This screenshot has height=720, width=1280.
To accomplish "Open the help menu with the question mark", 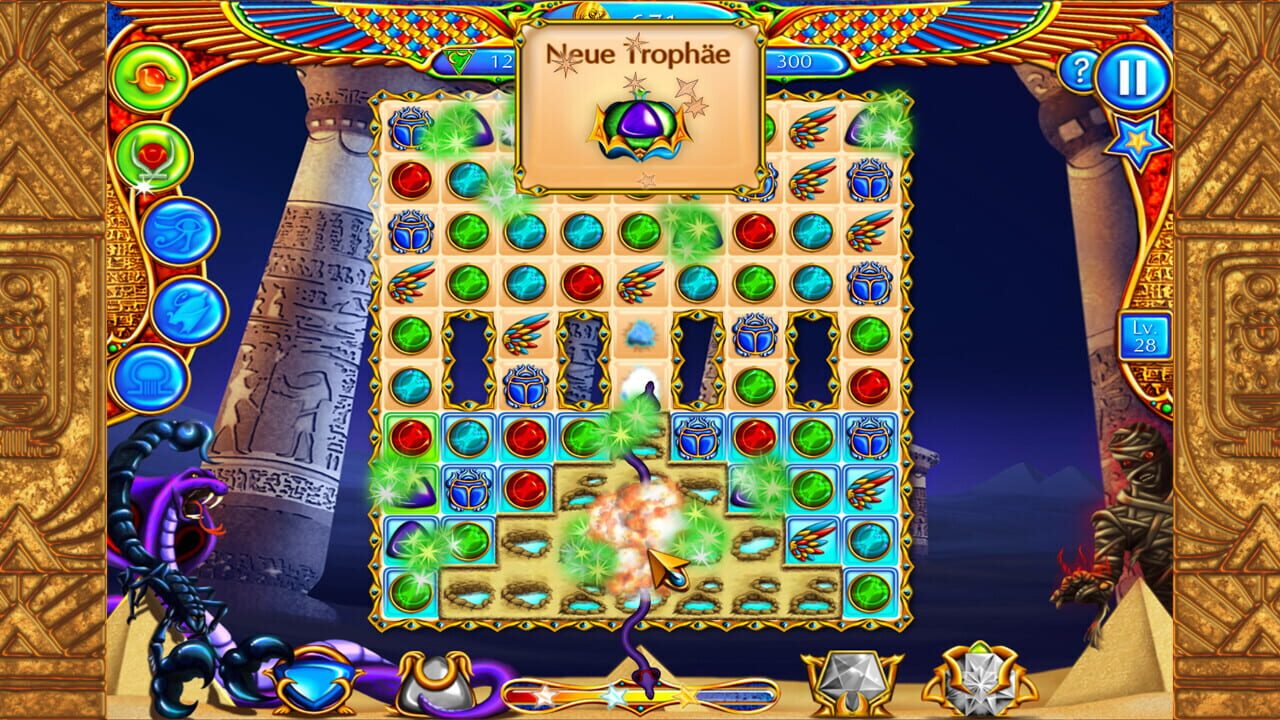I will click(1082, 70).
